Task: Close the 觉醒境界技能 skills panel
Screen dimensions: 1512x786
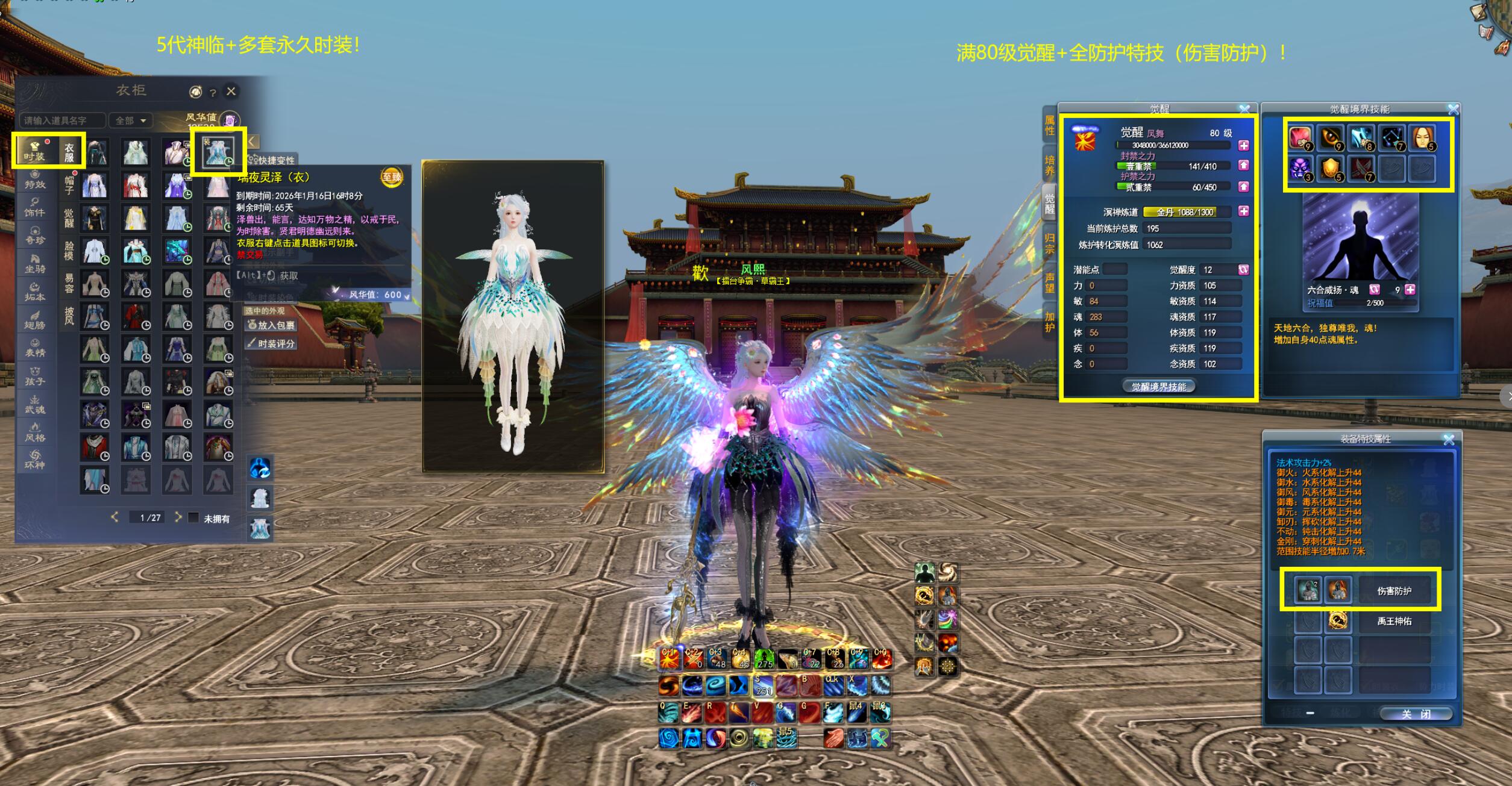Action: [1453, 109]
